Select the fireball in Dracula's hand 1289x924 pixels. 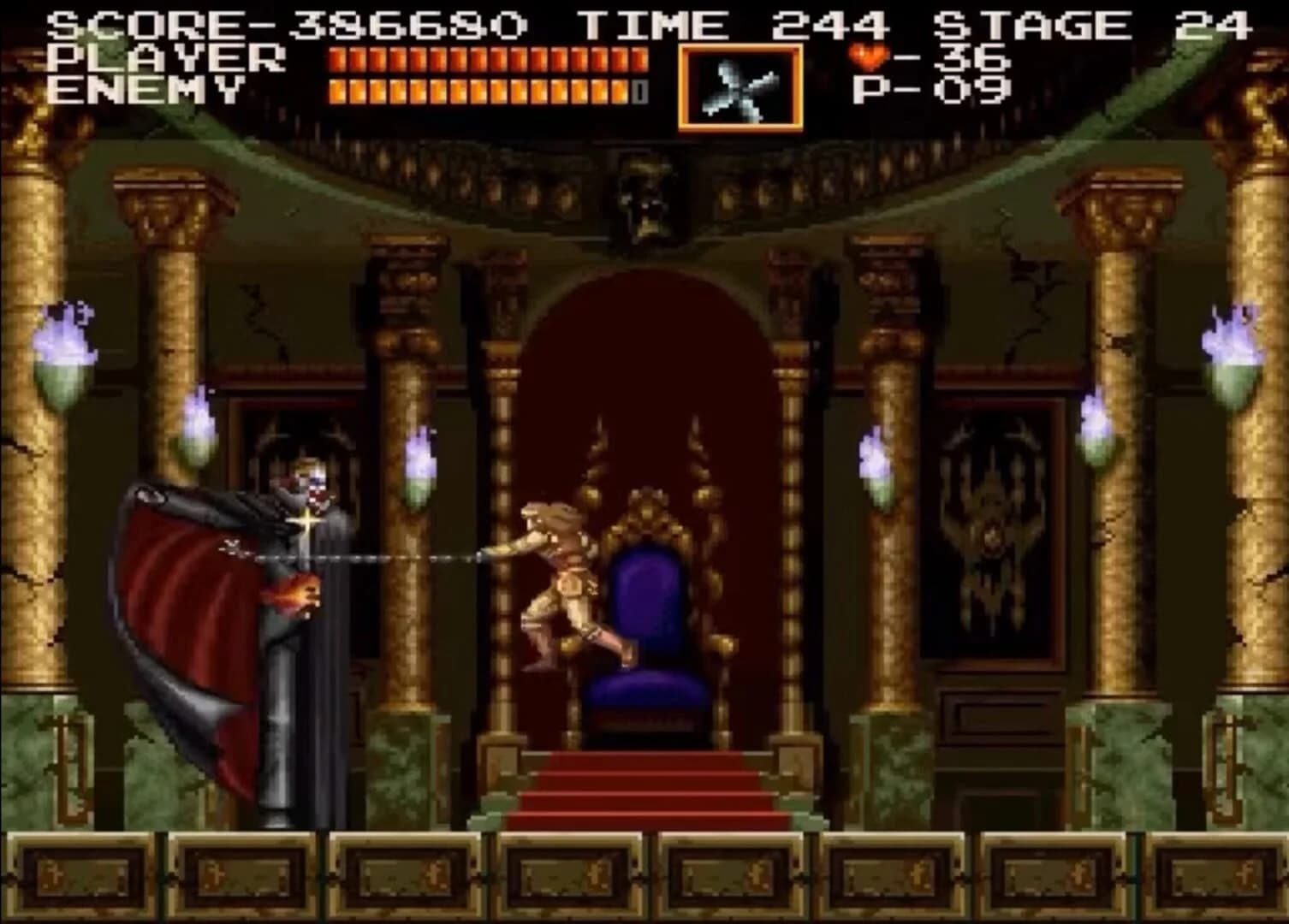point(294,596)
